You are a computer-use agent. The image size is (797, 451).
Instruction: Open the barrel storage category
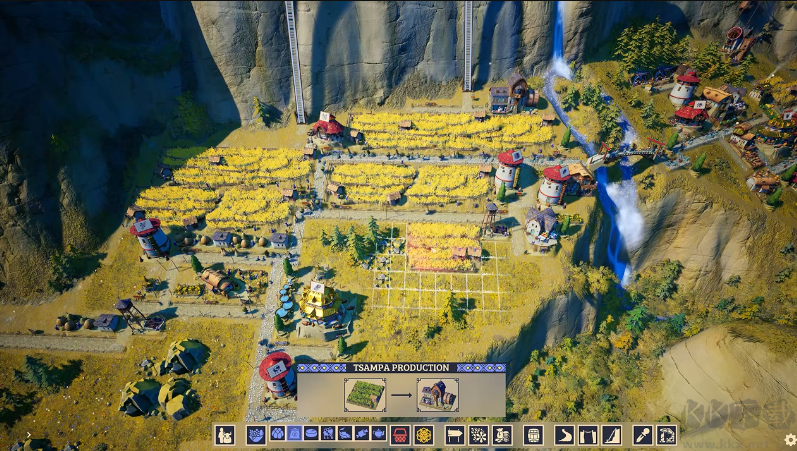point(532,435)
